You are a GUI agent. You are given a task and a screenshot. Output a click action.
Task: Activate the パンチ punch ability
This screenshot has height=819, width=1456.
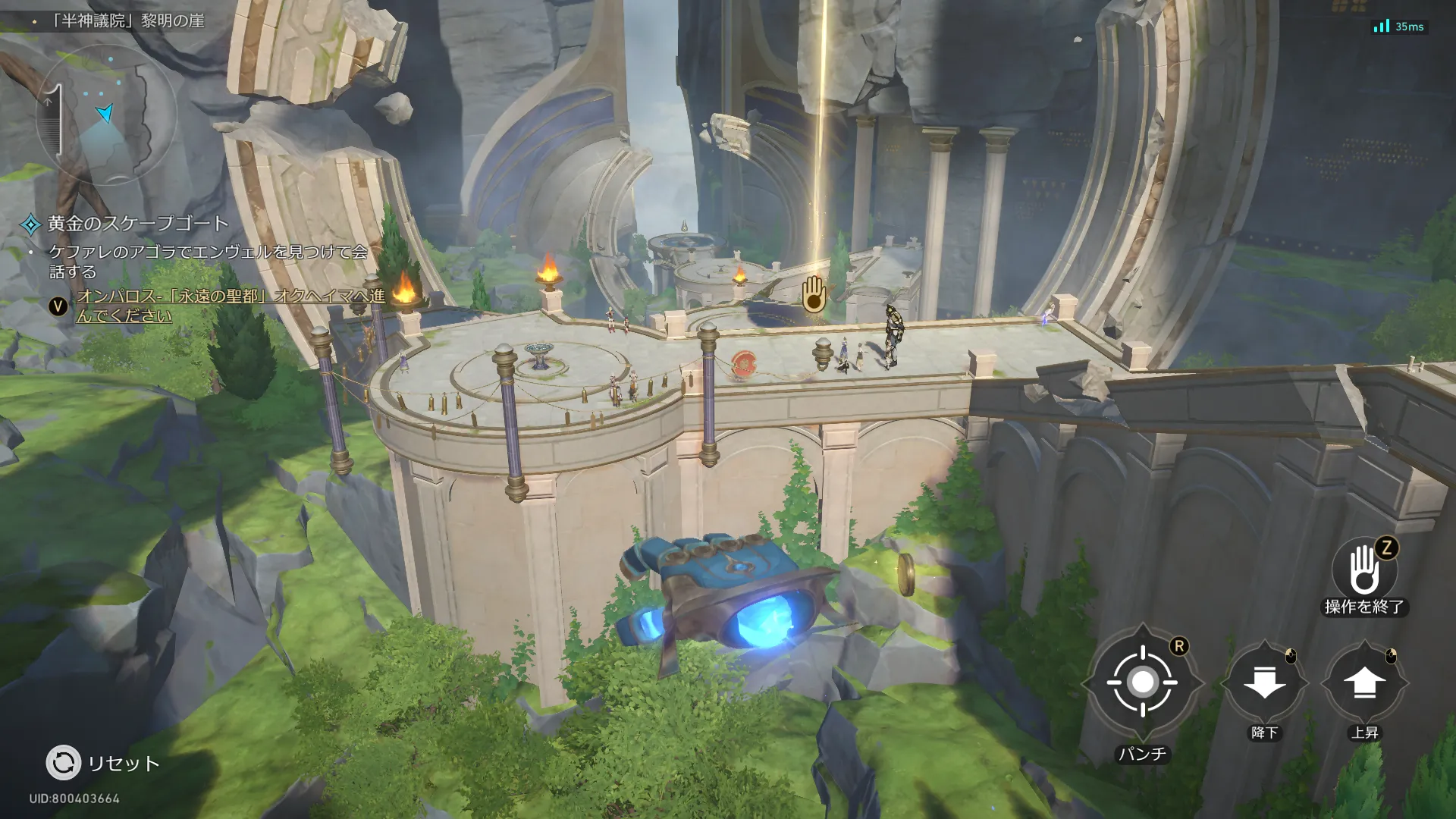coord(1142,682)
